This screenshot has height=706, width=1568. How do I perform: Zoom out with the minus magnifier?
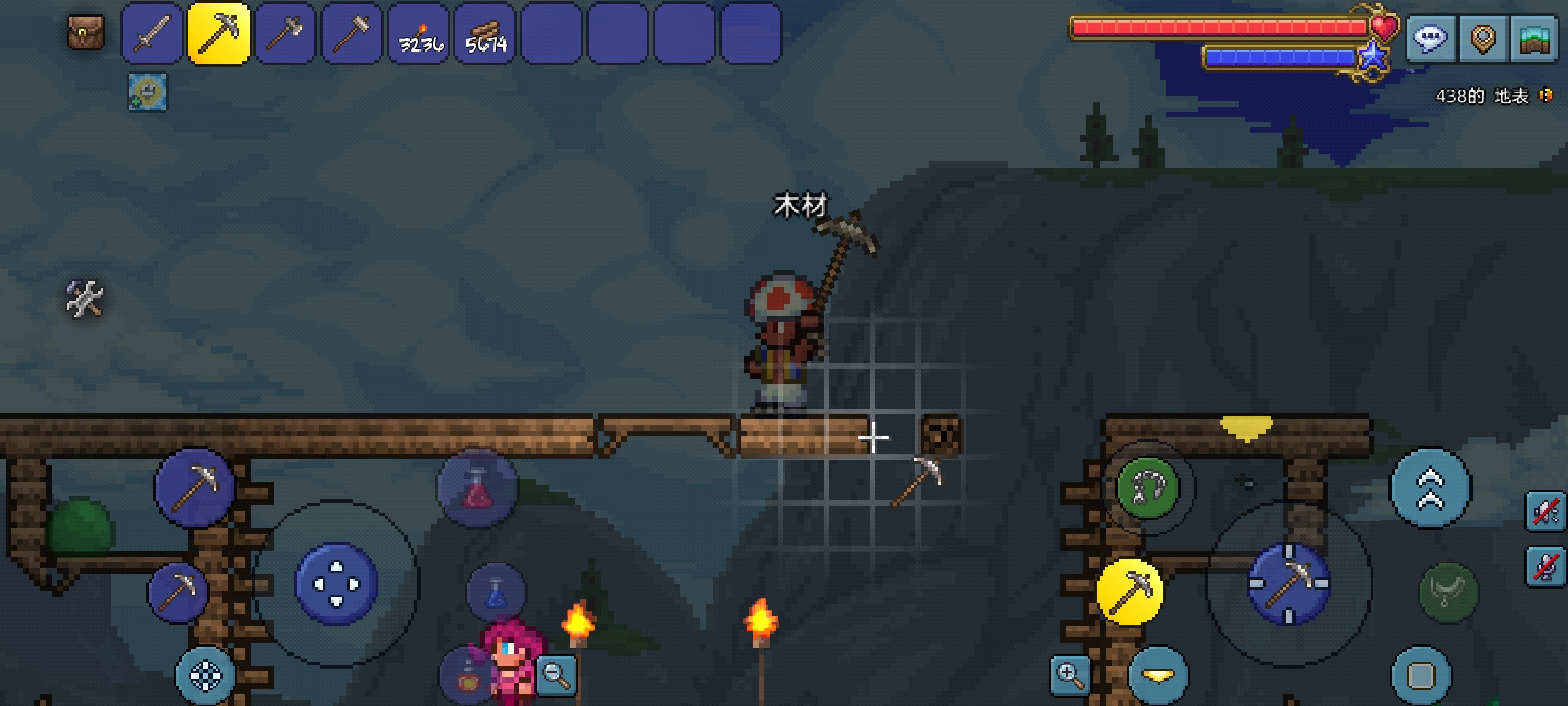[x=556, y=674]
